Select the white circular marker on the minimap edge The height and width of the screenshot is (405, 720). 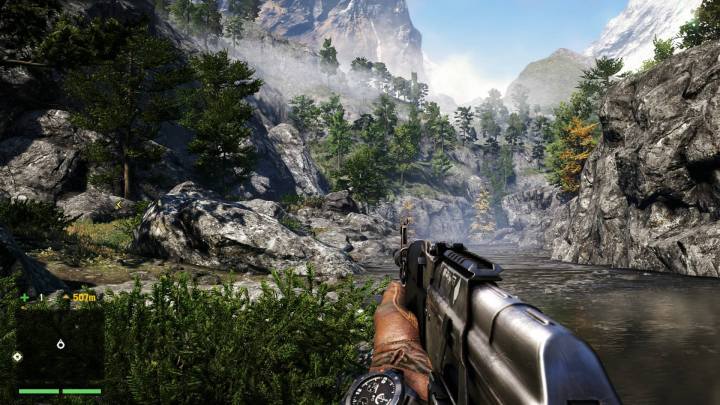coord(17,356)
